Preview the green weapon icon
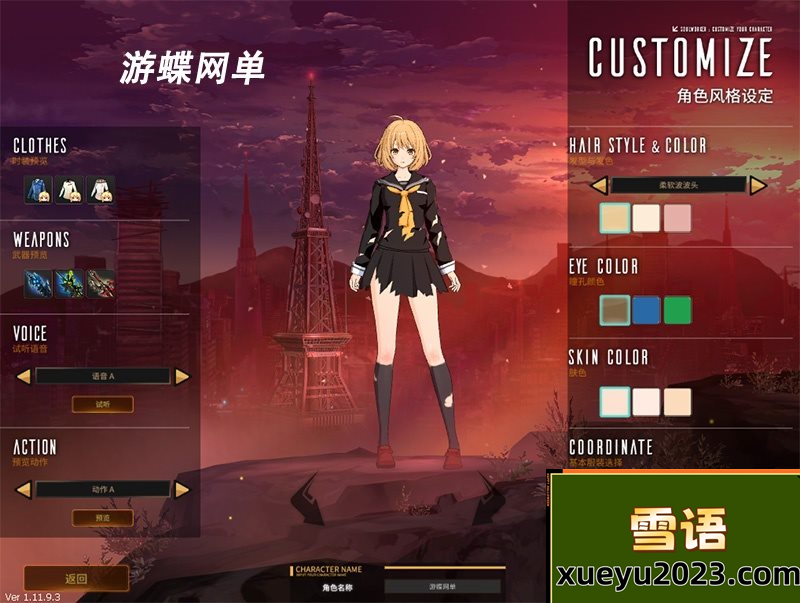 click(70, 283)
